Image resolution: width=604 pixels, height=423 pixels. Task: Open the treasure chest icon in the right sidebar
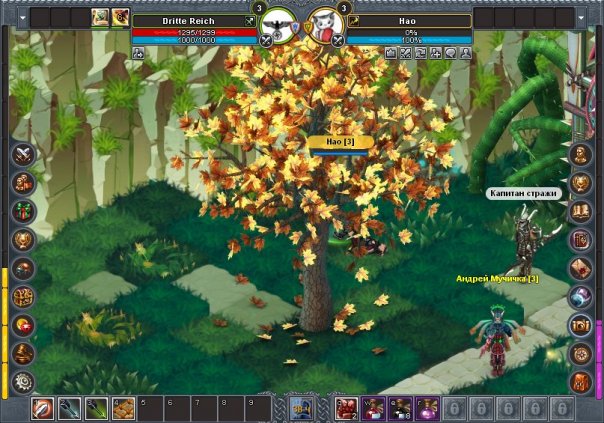click(x=581, y=325)
